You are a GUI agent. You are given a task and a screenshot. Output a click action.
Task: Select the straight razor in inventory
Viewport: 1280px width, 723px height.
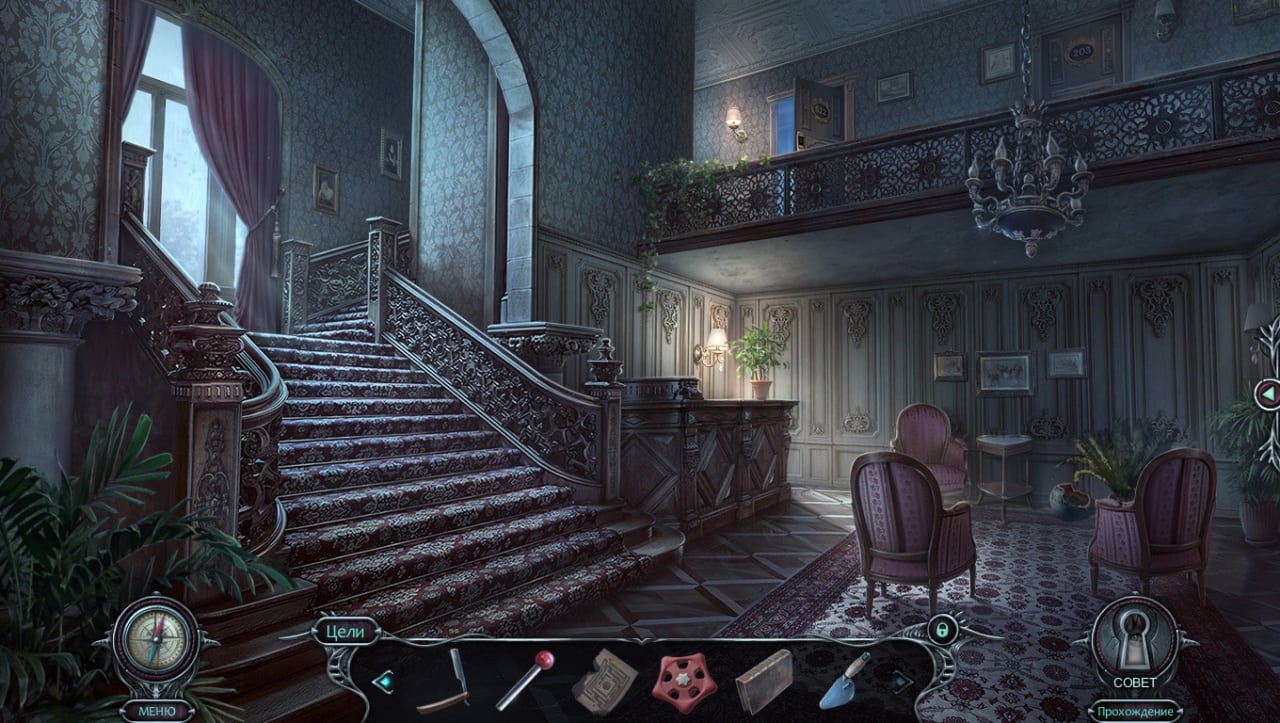coord(446,681)
